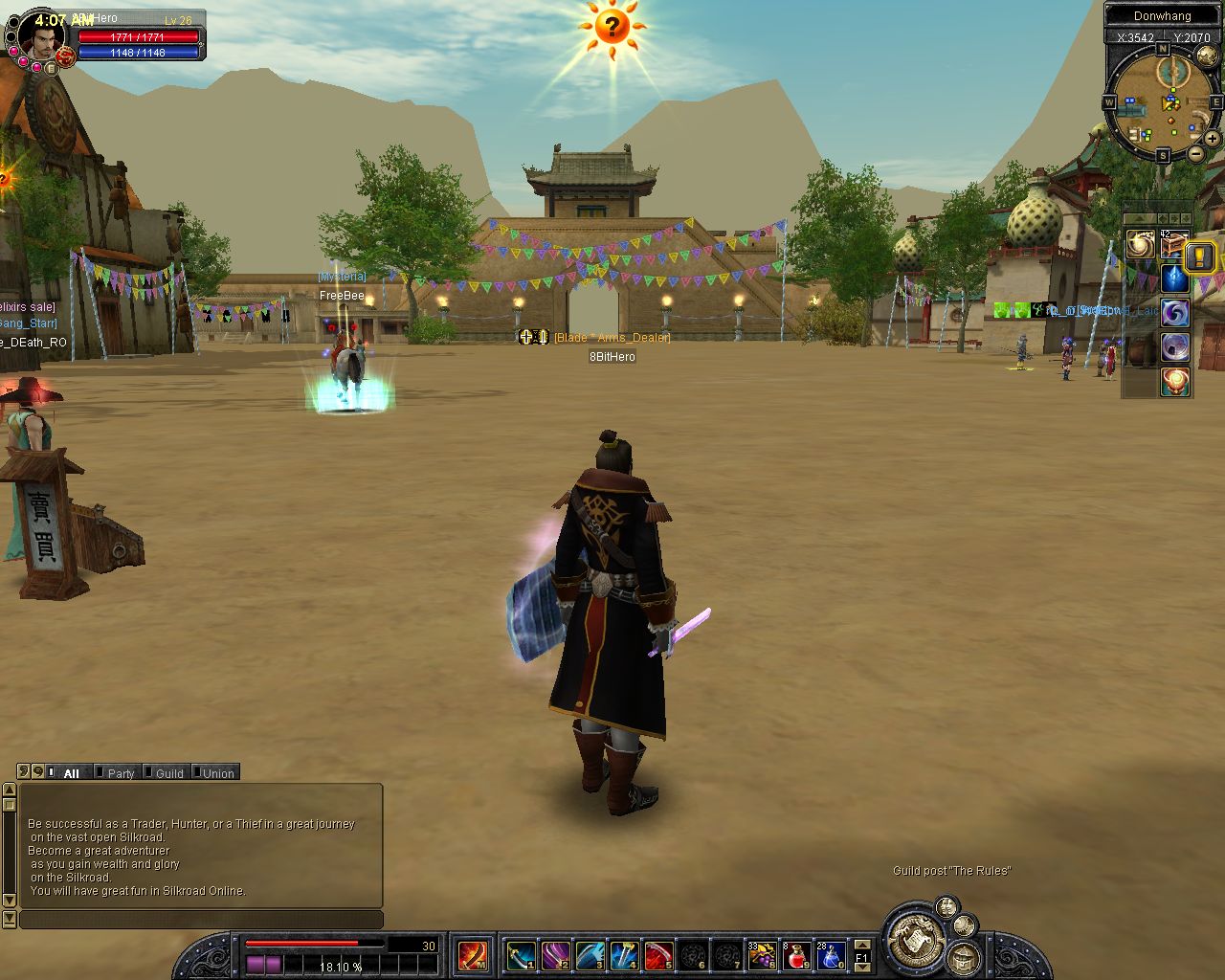Open the Guild chat tab
Screen dimensions: 1225x980
[168, 773]
